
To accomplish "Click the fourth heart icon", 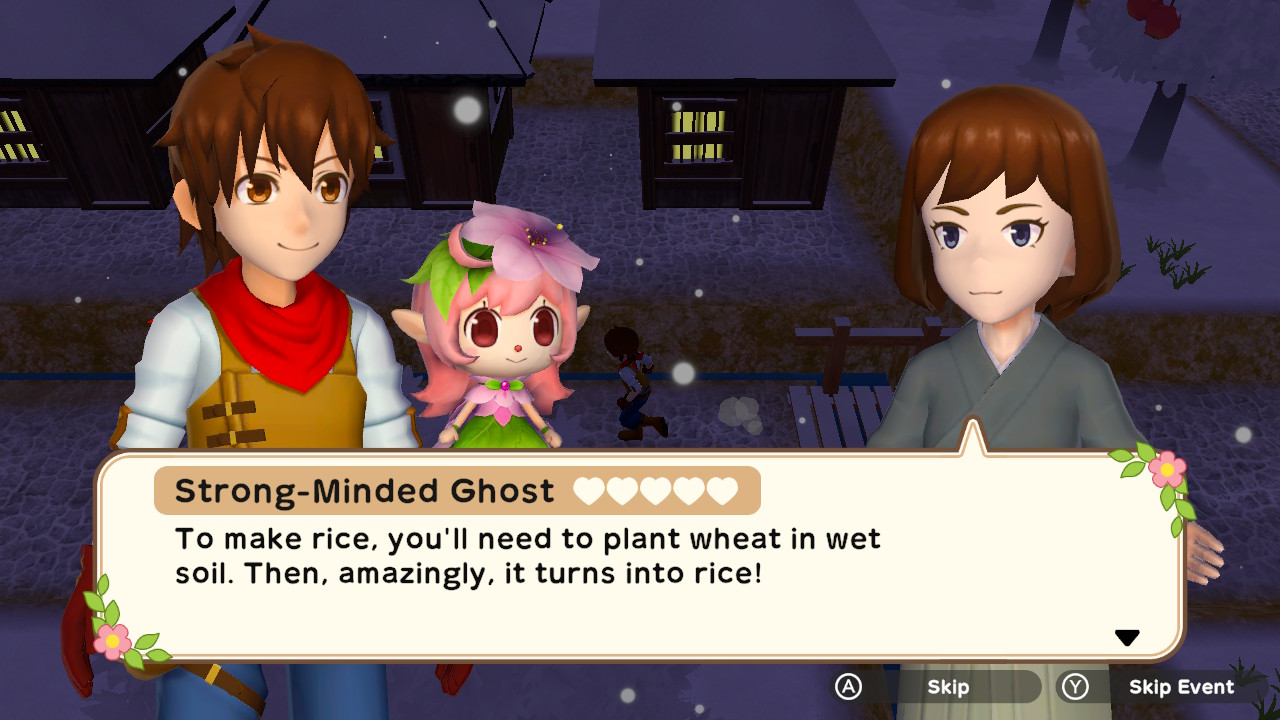I will tap(688, 490).
